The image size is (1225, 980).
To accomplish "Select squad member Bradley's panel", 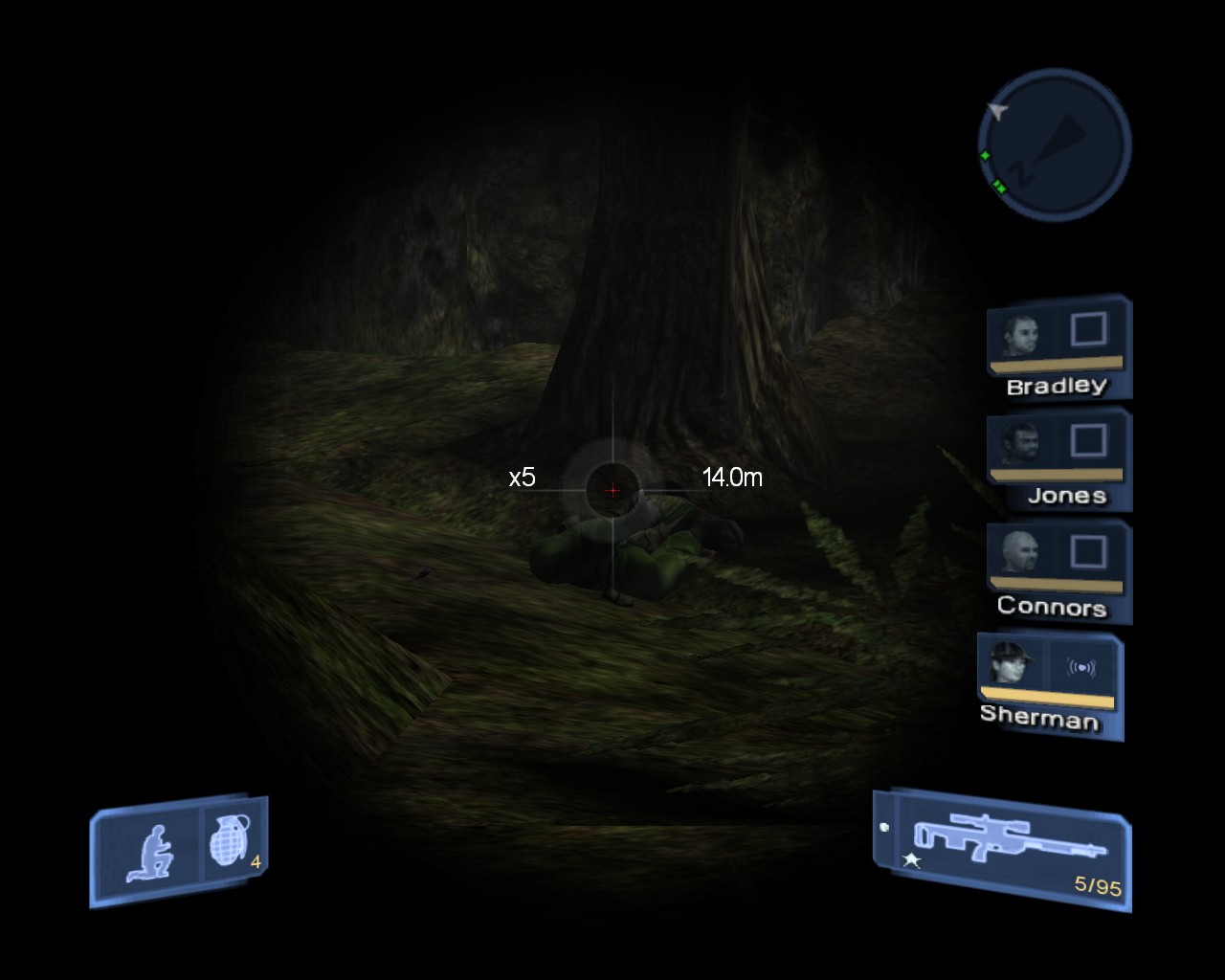I will coord(1058,346).
